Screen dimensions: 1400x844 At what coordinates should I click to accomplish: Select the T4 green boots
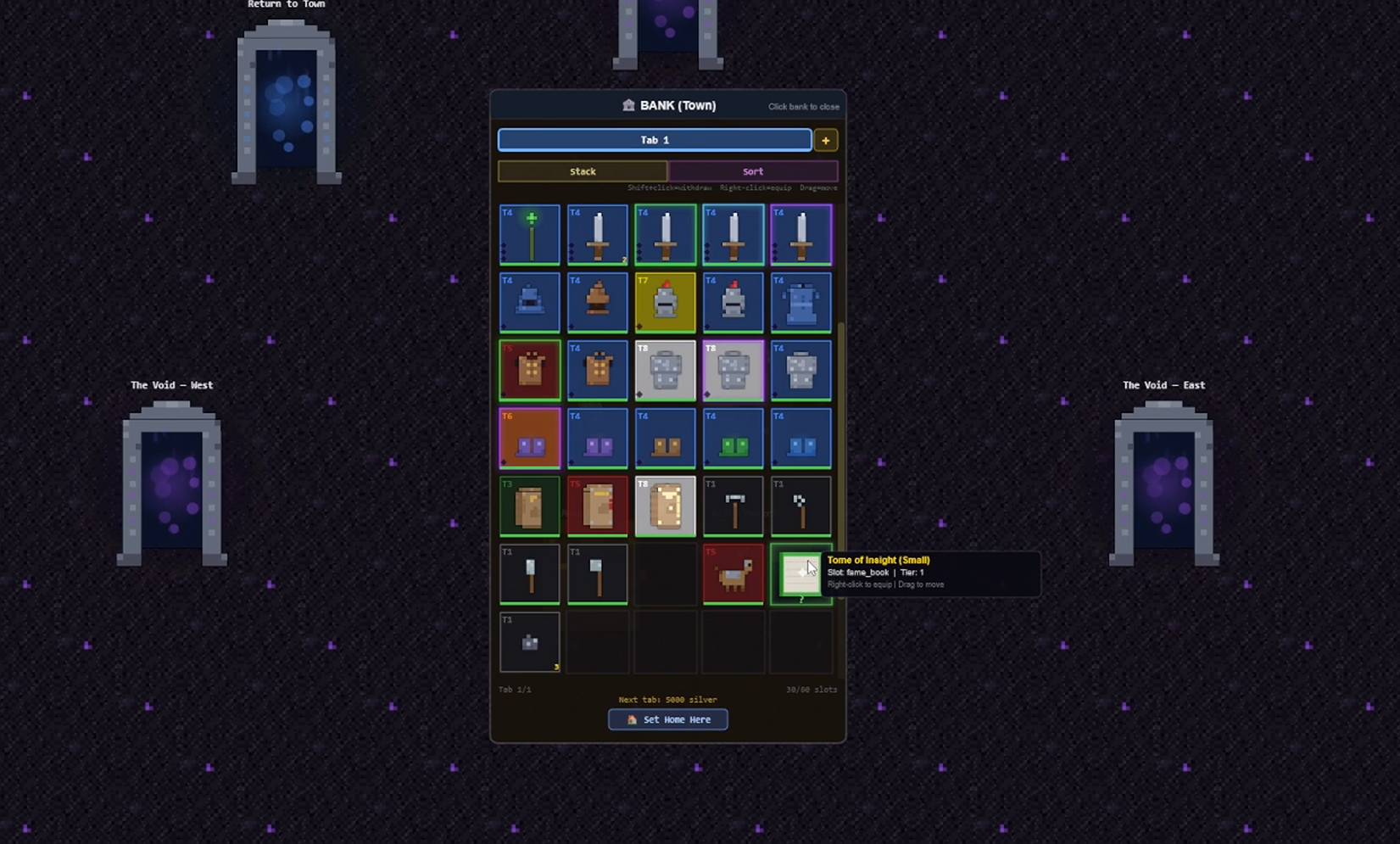733,438
